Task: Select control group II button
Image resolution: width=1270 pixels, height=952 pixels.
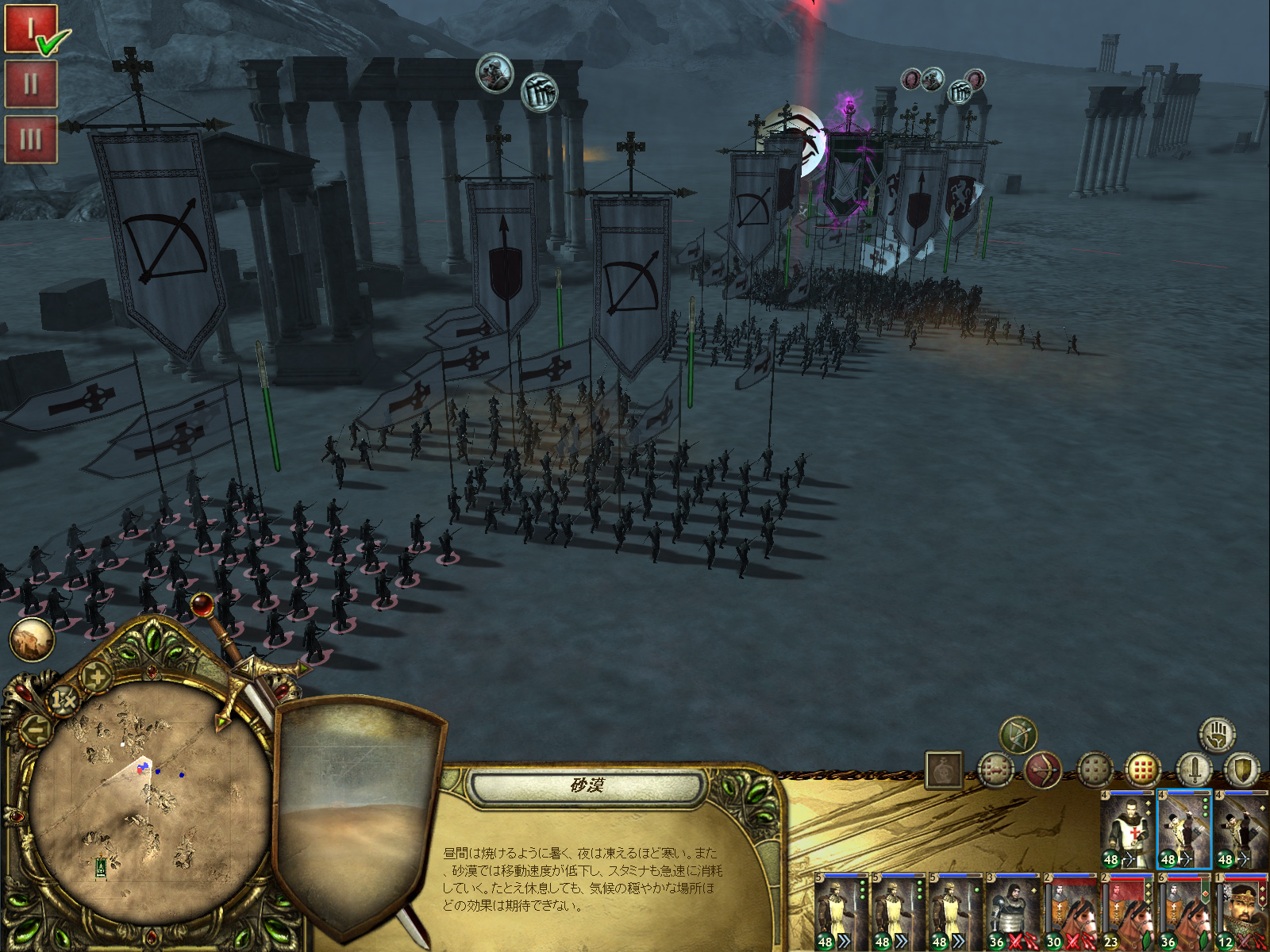Action: tap(31, 83)
